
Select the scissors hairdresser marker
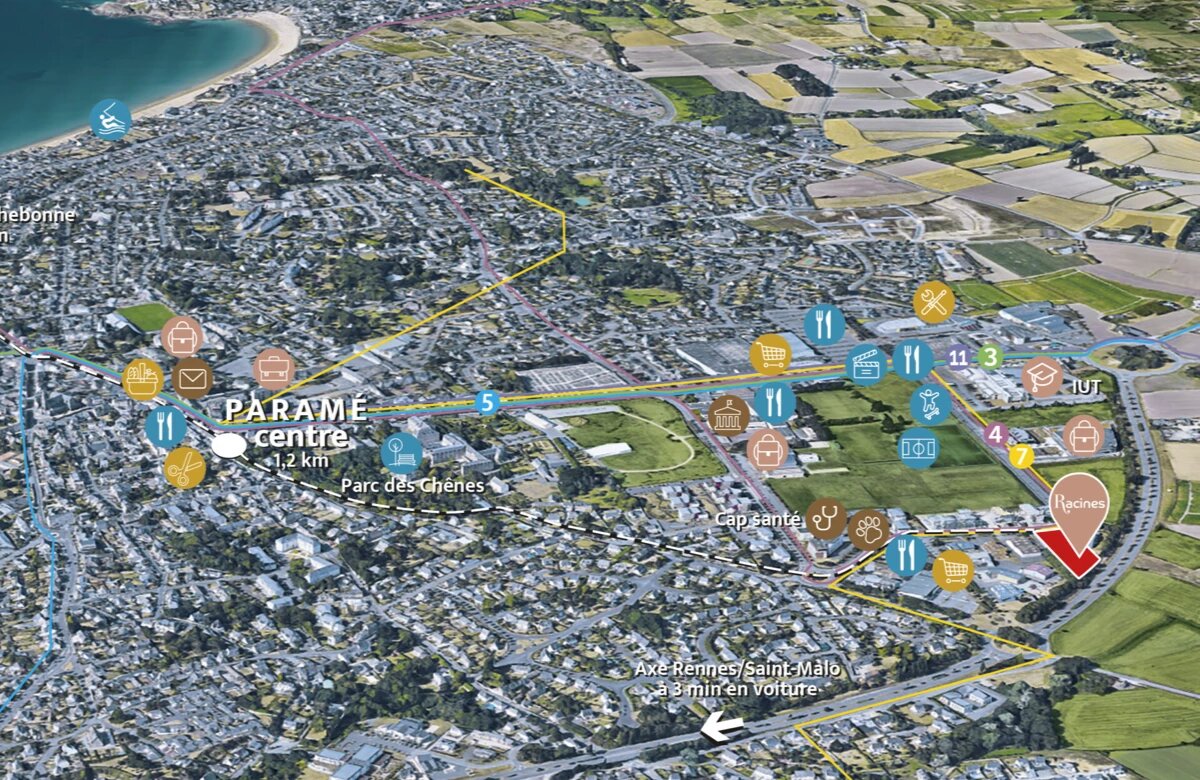click(x=184, y=467)
